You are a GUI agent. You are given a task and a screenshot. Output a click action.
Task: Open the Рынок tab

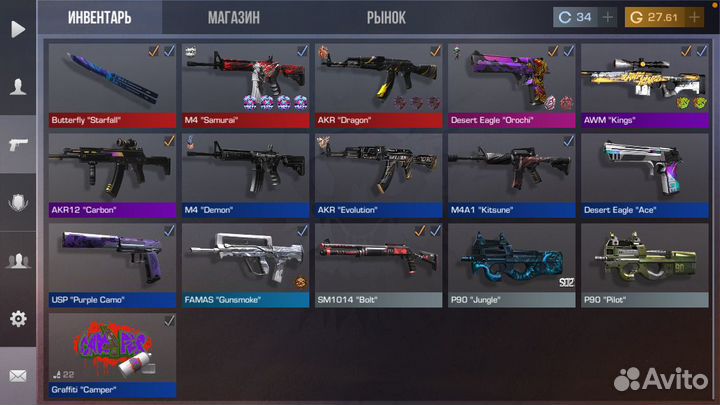385,17
